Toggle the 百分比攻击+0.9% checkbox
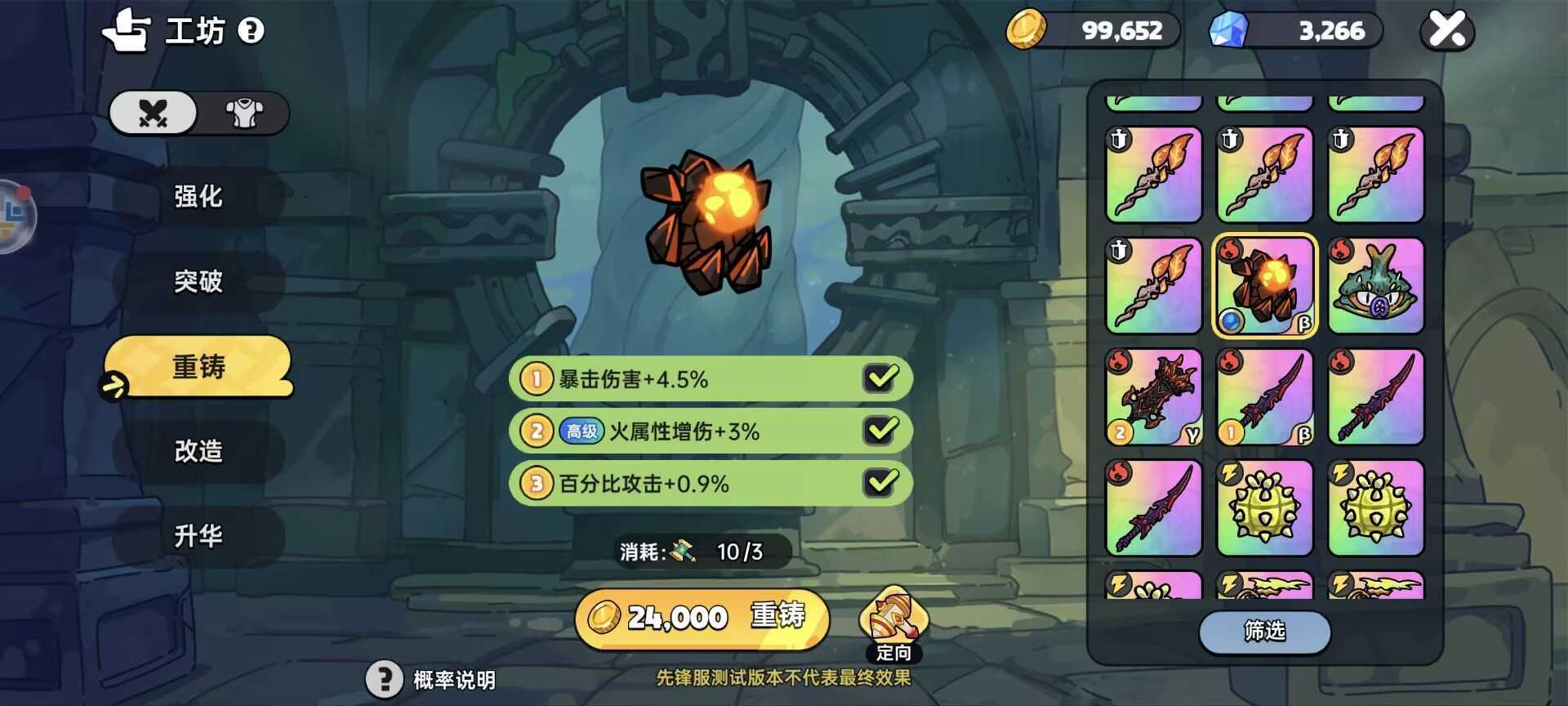The width and height of the screenshot is (1568, 706). point(880,483)
